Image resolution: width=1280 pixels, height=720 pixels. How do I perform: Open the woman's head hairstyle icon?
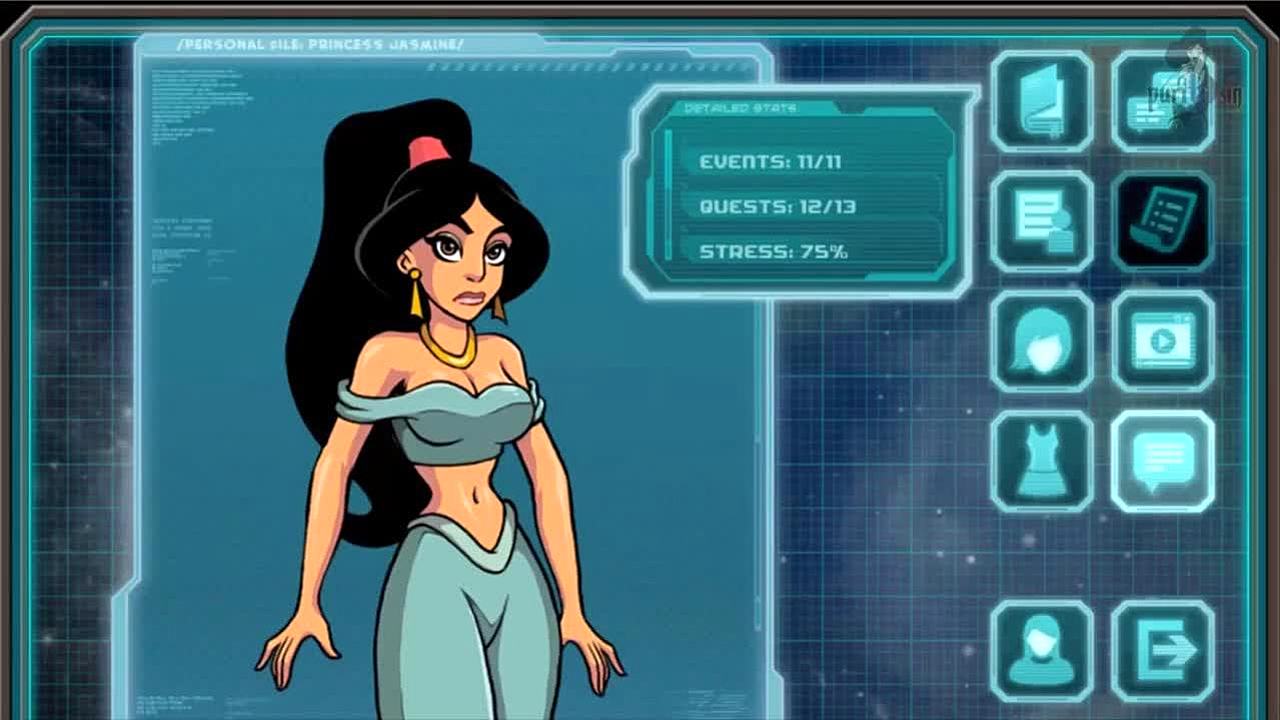[1042, 341]
